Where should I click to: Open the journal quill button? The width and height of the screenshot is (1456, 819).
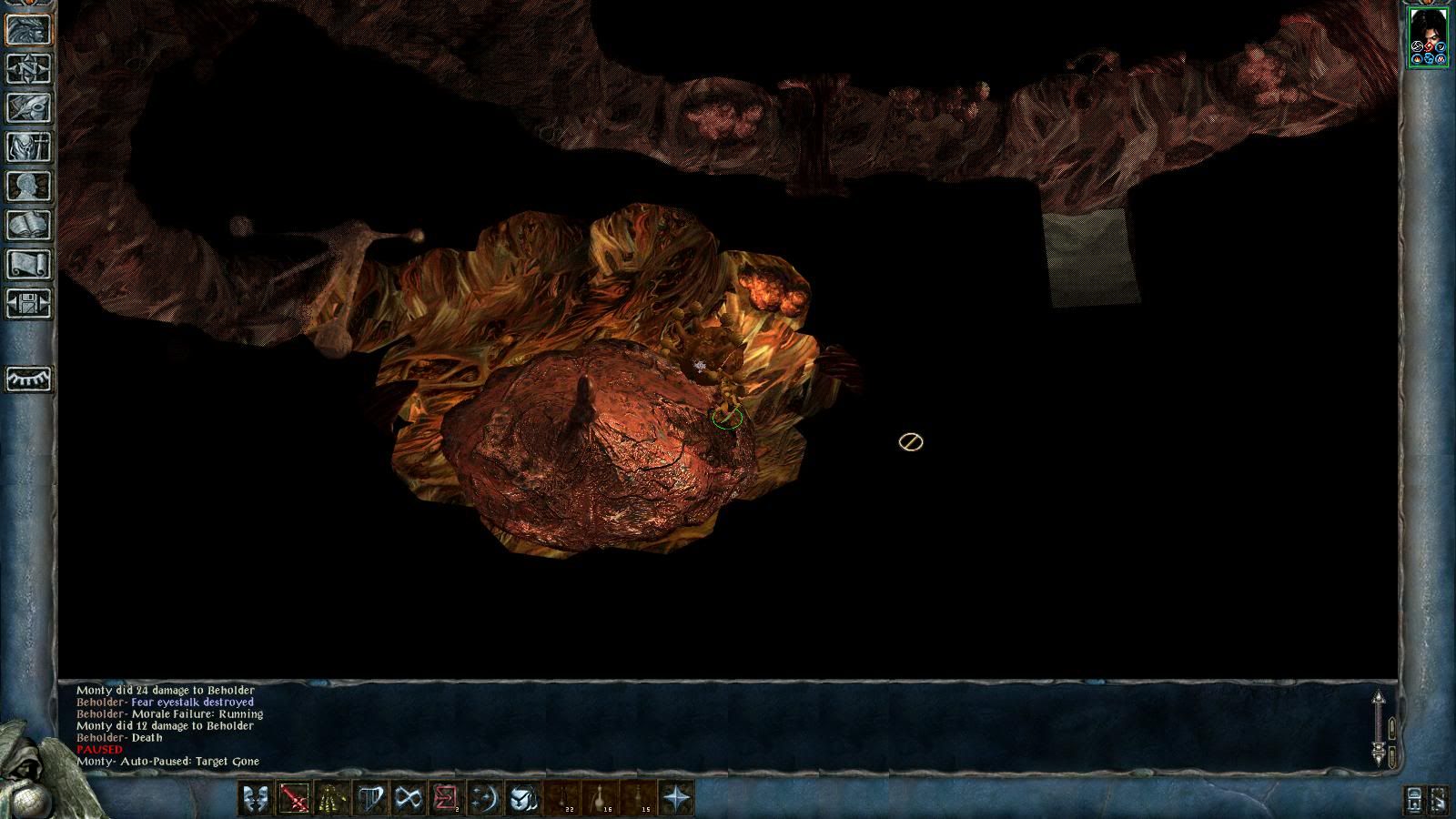point(29,108)
